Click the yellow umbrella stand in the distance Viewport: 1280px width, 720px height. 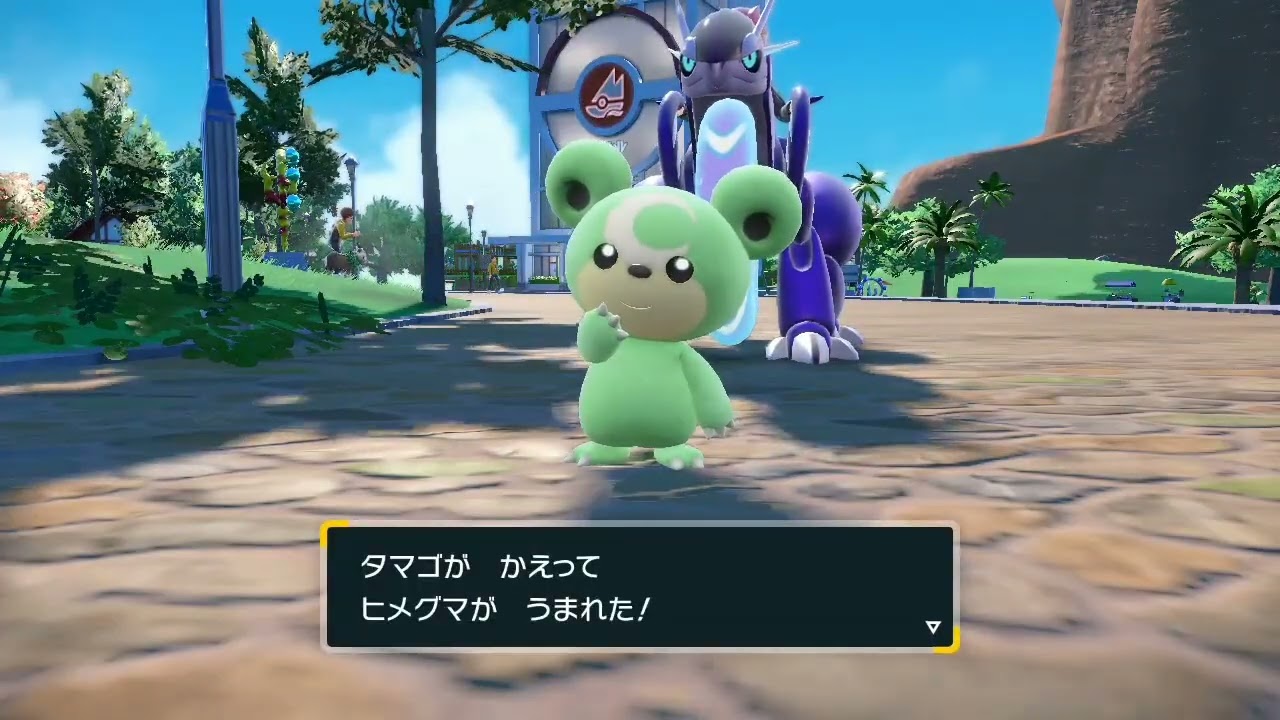pos(1170,282)
